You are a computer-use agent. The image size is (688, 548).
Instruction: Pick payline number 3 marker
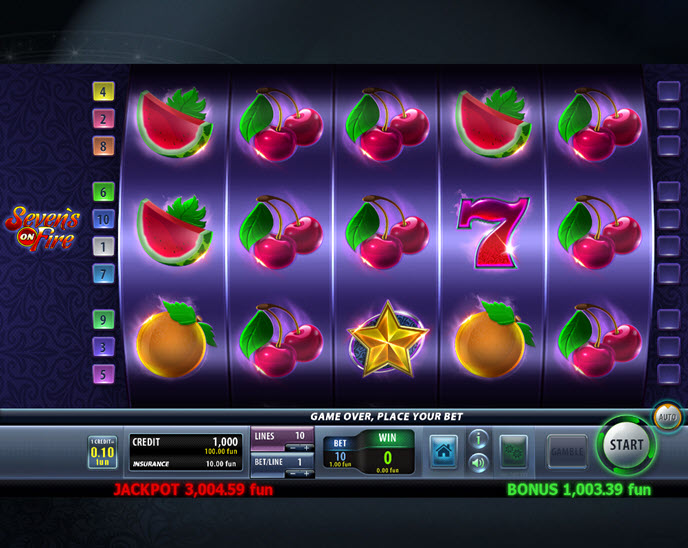104,347
